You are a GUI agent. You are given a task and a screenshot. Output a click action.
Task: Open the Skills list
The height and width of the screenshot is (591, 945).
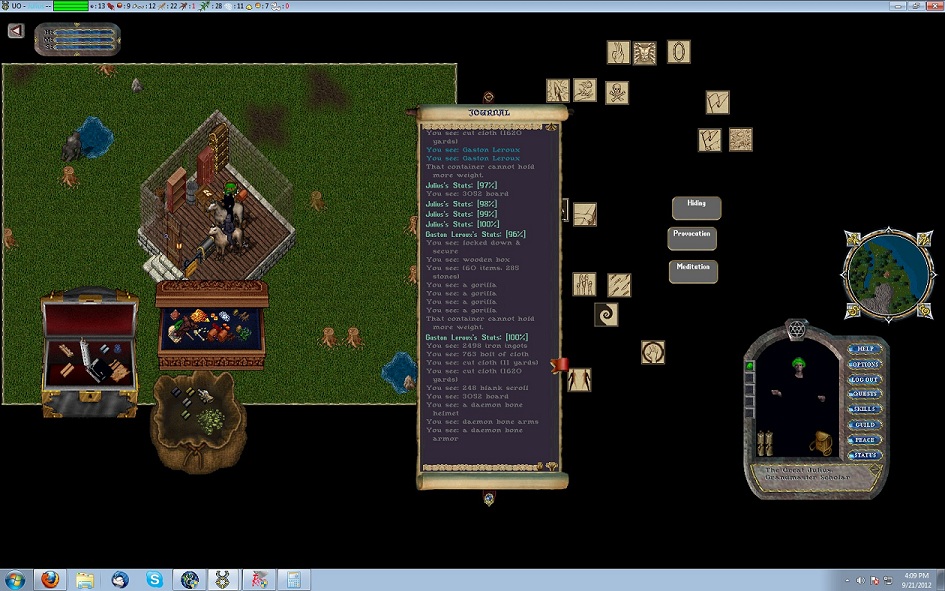(x=864, y=410)
